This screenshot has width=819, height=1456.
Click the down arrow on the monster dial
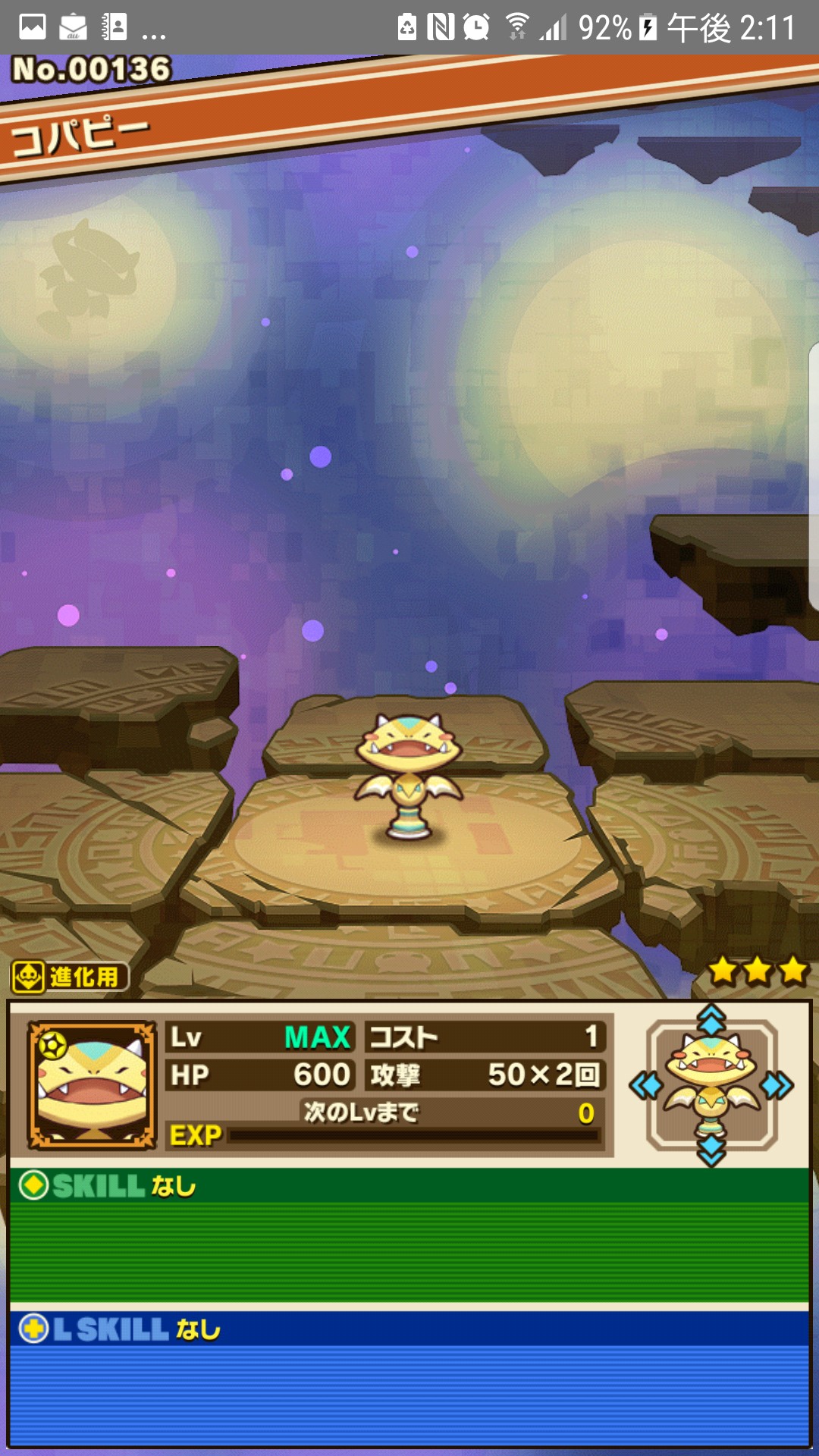coord(711,1151)
